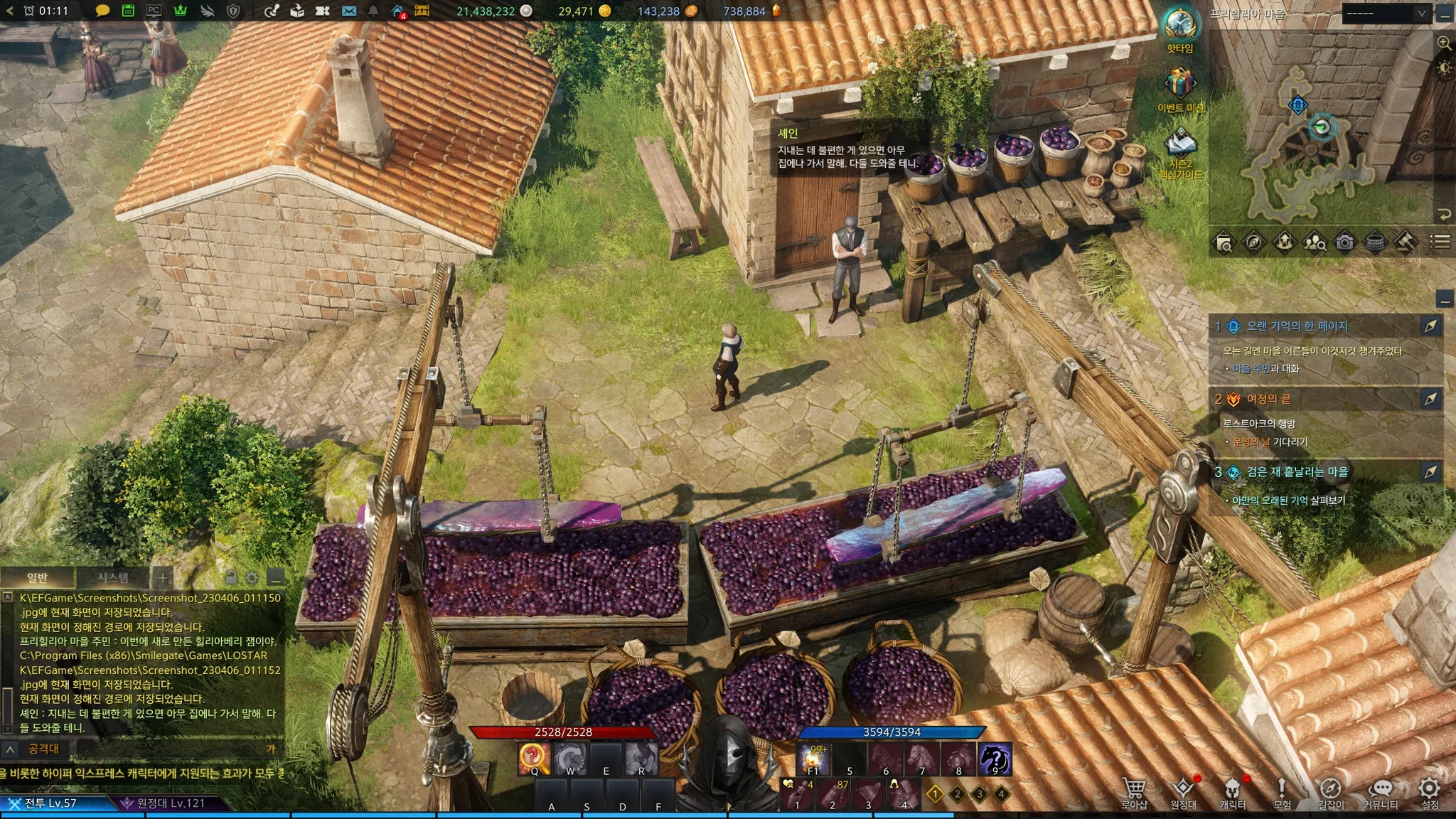Open the 원정대 roster menu
This screenshot has height=819, width=1456.
tap(1183, 791)
